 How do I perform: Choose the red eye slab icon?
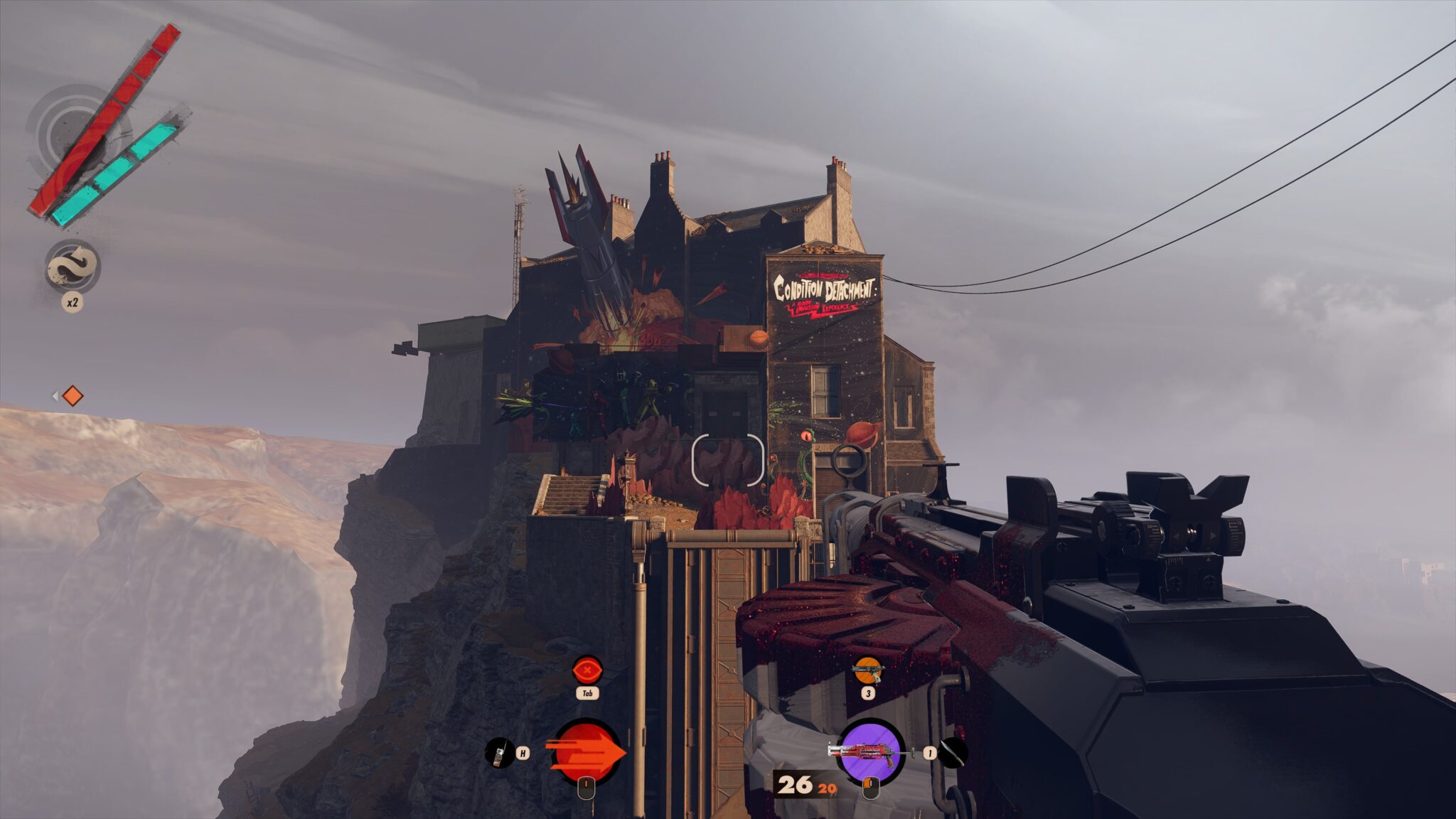point(587,670)
